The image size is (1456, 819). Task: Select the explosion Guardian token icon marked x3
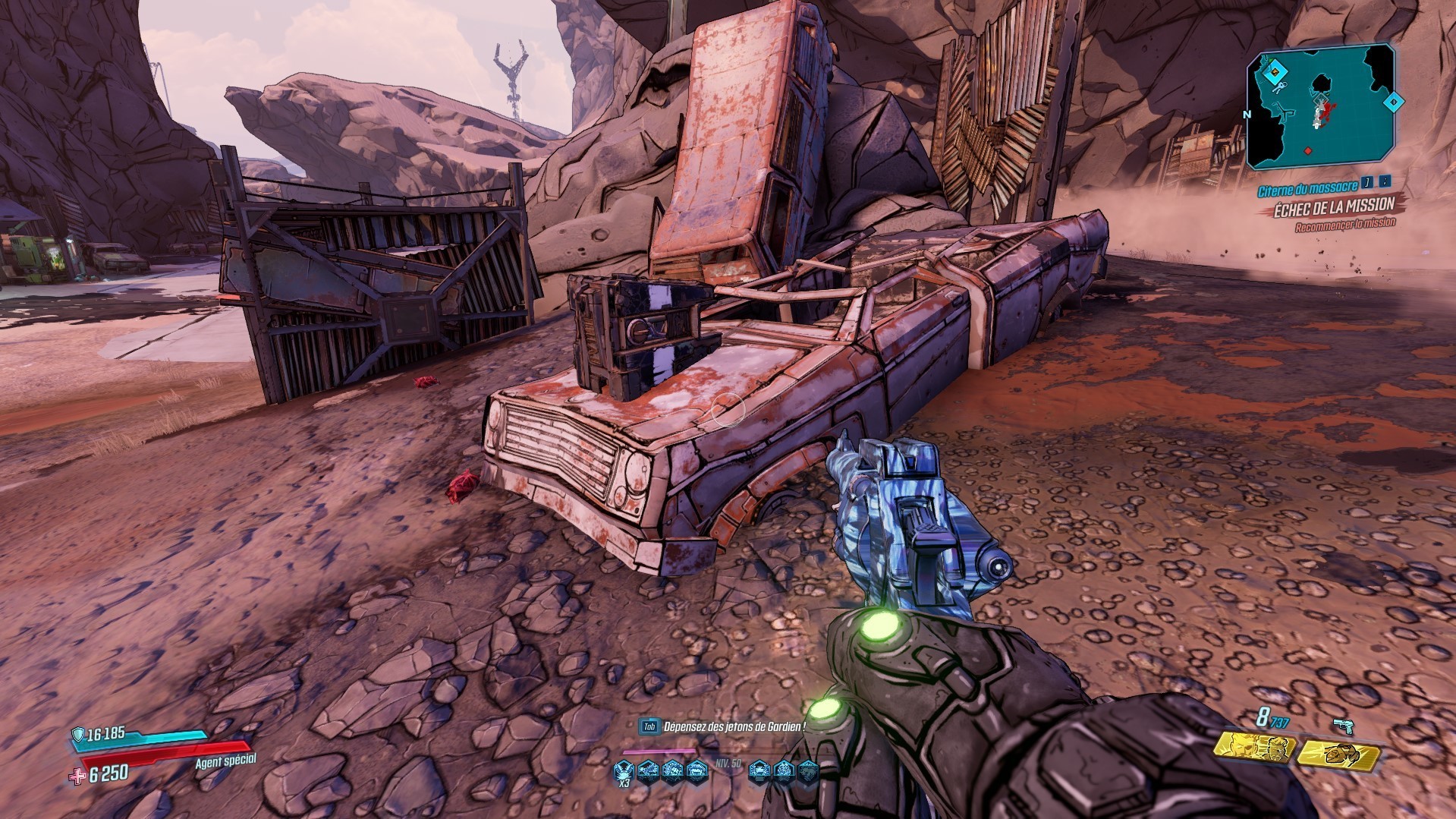pyautogui.click(x=623, y=771)
